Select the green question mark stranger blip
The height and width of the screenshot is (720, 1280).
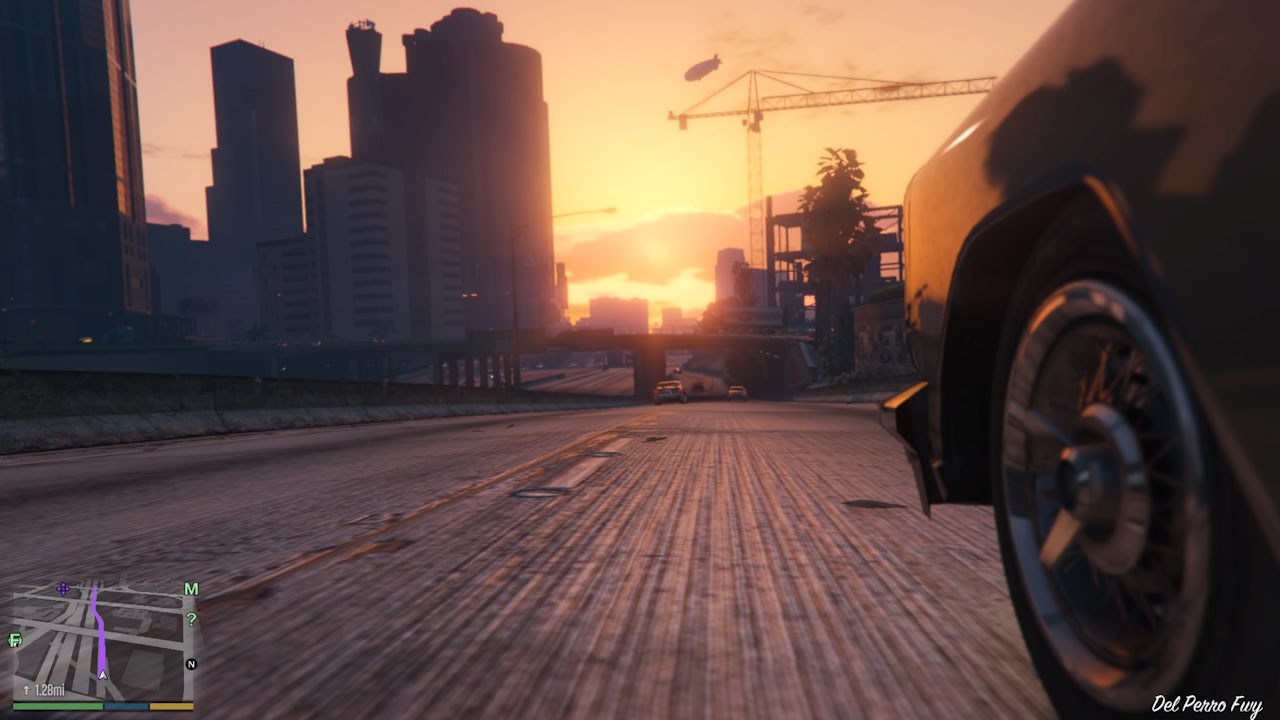192,619
